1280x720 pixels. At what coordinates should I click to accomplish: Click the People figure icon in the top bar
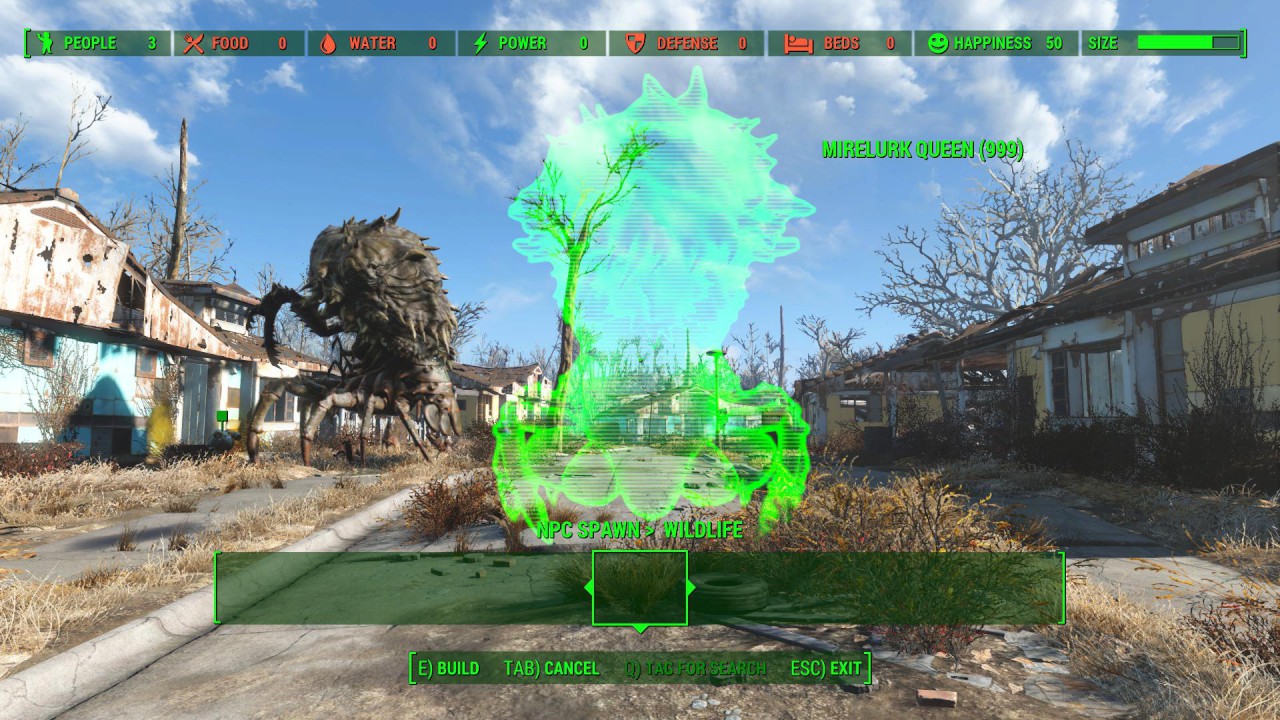pyautogui.click(x=44, y=43)
